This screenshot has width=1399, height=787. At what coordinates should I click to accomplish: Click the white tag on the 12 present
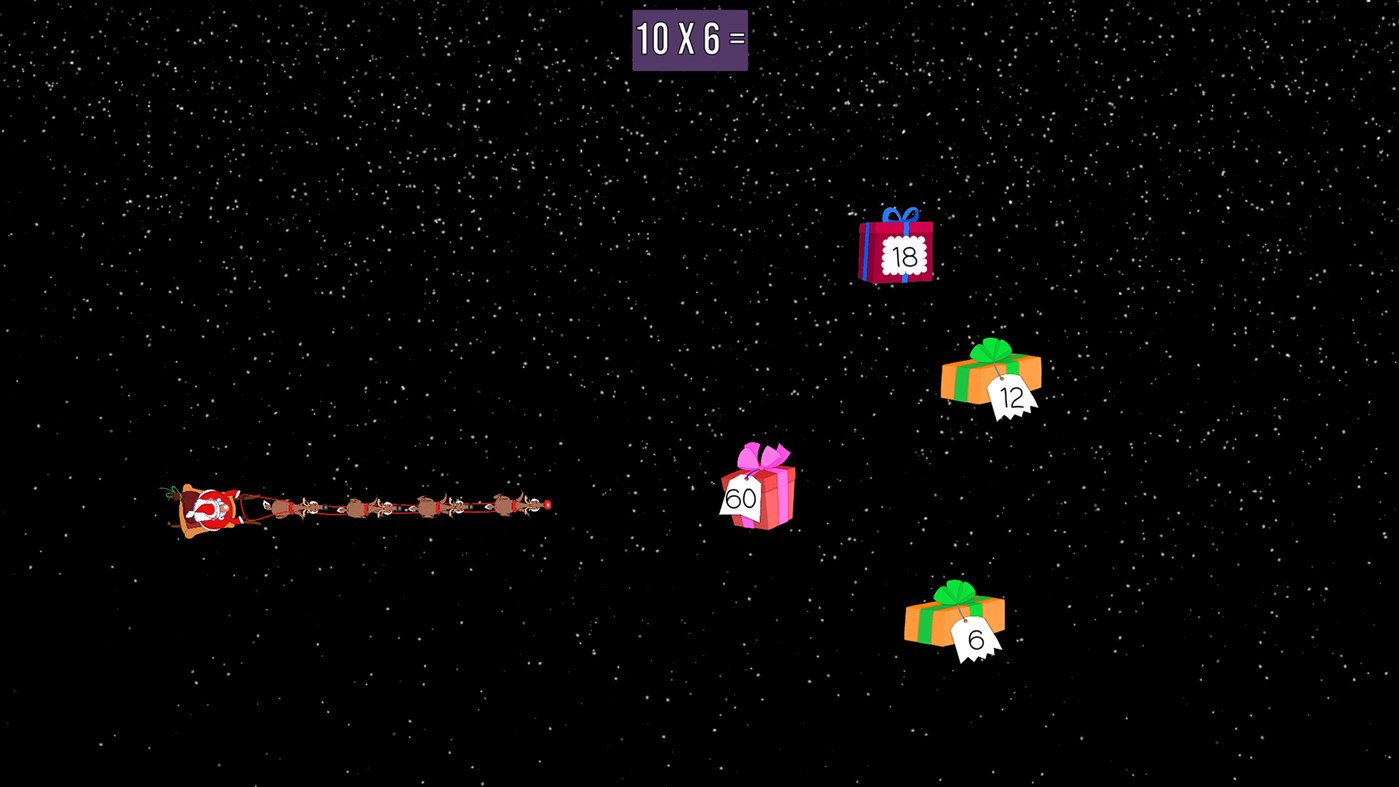click(x=1010, y=398)
